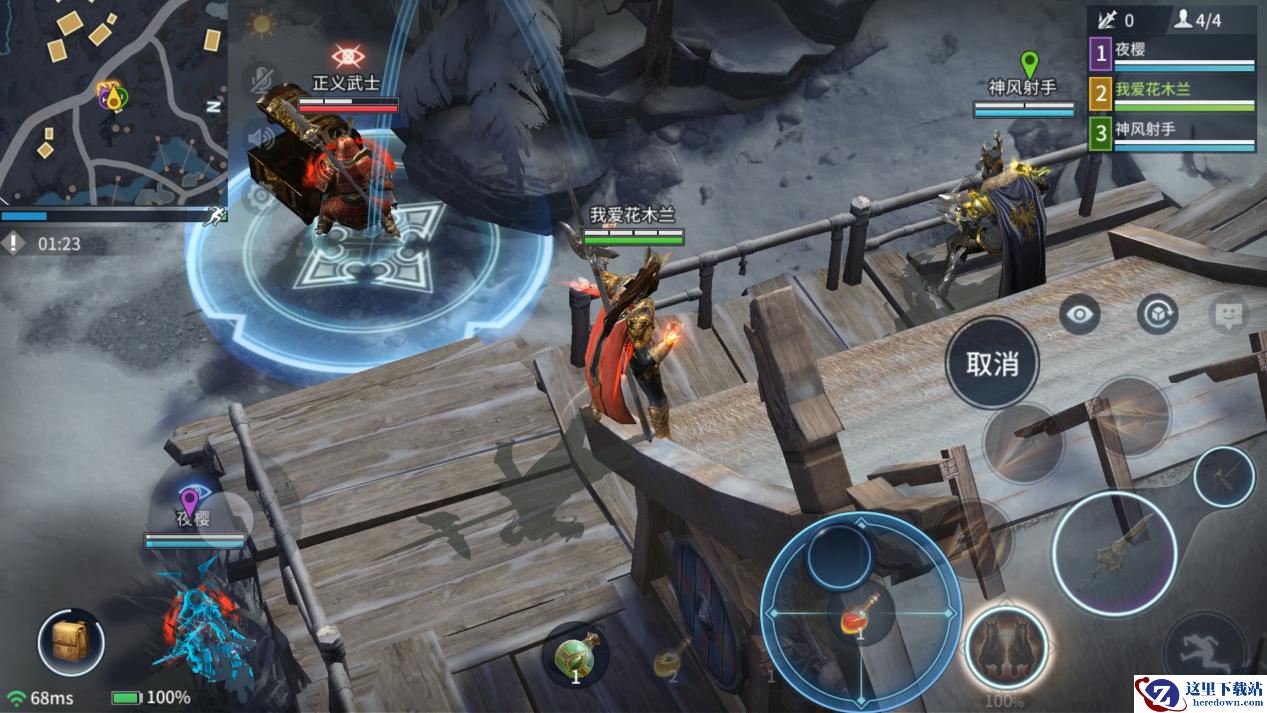Activate the twin horses mount skill
Image resolution: width=1267 pixels, height=713 pixels.
tap(1006, 647)
